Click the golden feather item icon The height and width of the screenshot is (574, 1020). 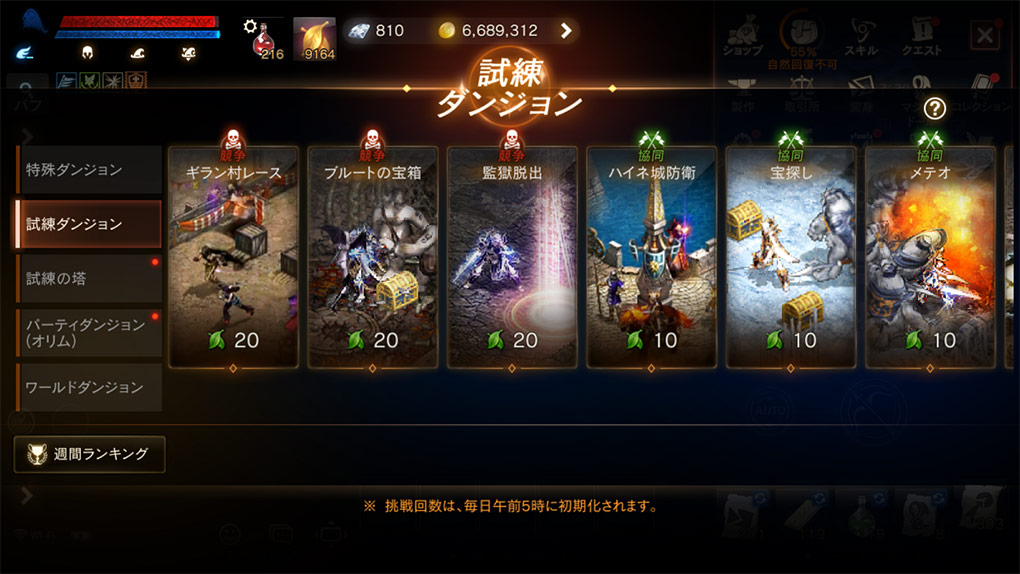314,38
